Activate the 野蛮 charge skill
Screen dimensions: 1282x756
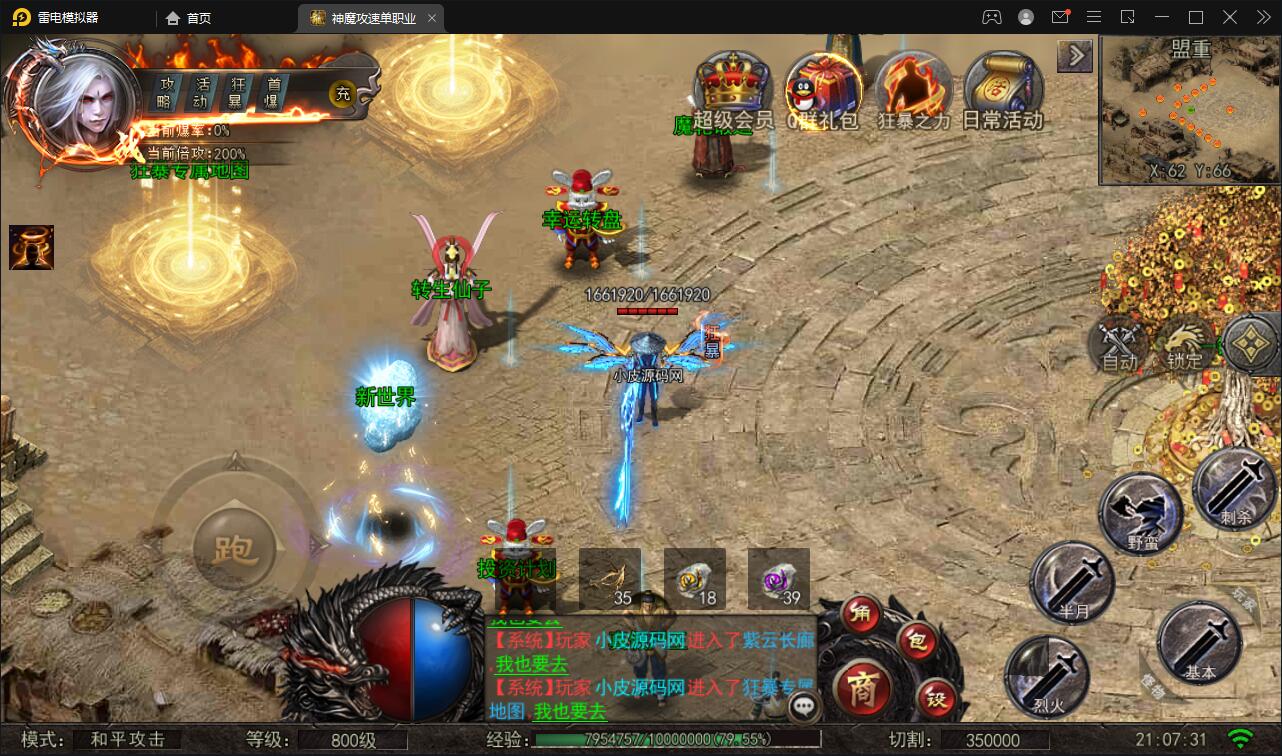[x=1141, y=512]
